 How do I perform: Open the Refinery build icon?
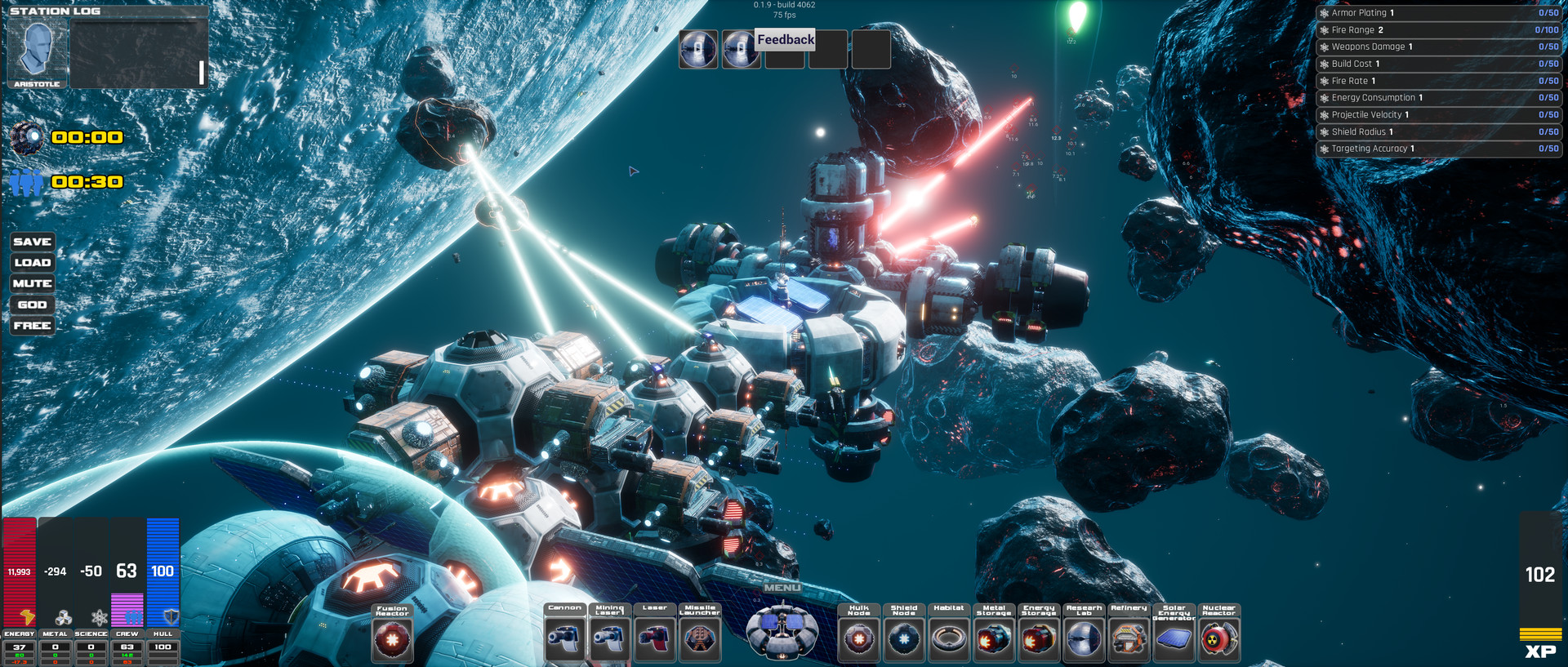coord(1130,639)
